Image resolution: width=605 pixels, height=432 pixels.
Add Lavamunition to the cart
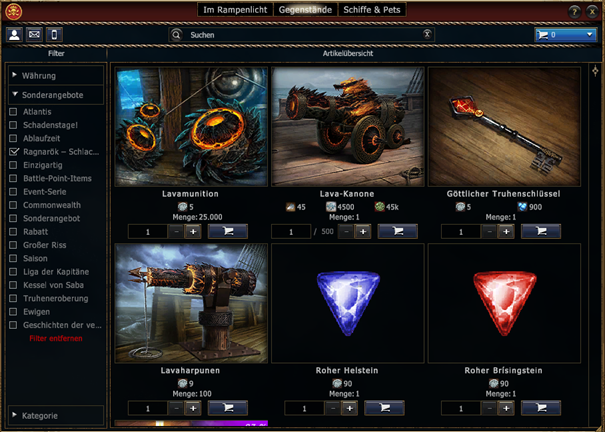(x=229, y=231)
